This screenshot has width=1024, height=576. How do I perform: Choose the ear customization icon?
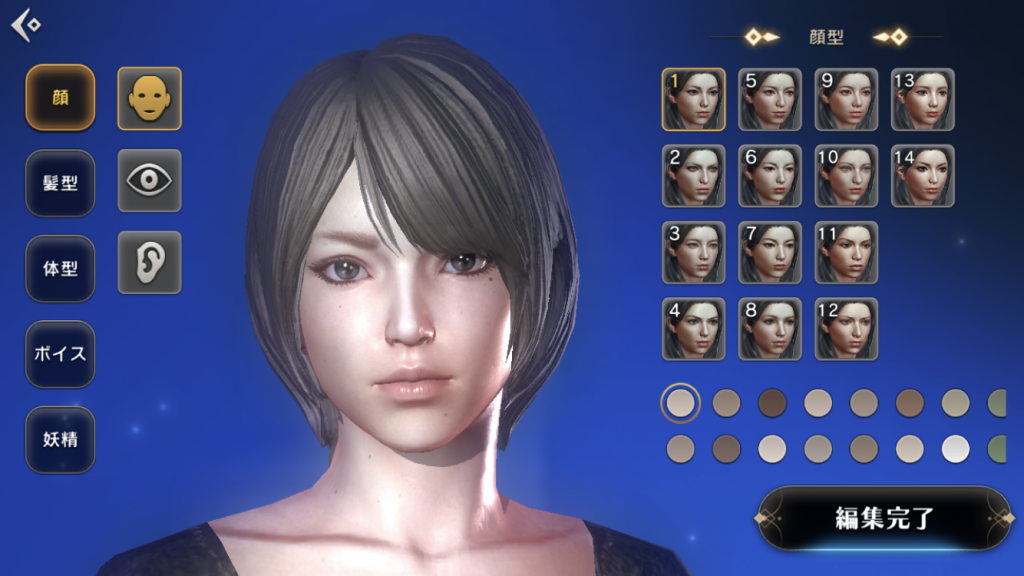(x=150, y=262)
